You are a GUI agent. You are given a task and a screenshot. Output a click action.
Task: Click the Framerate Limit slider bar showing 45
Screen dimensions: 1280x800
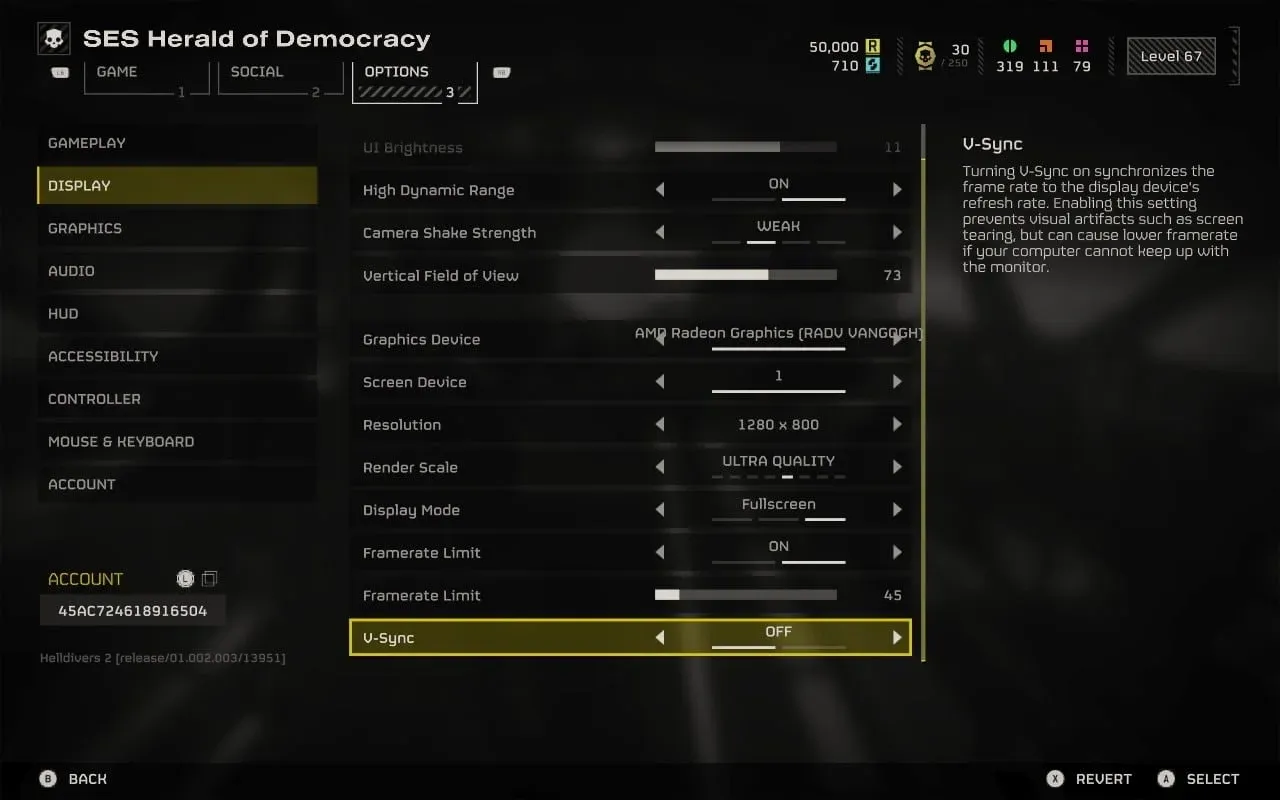(745, 595)
